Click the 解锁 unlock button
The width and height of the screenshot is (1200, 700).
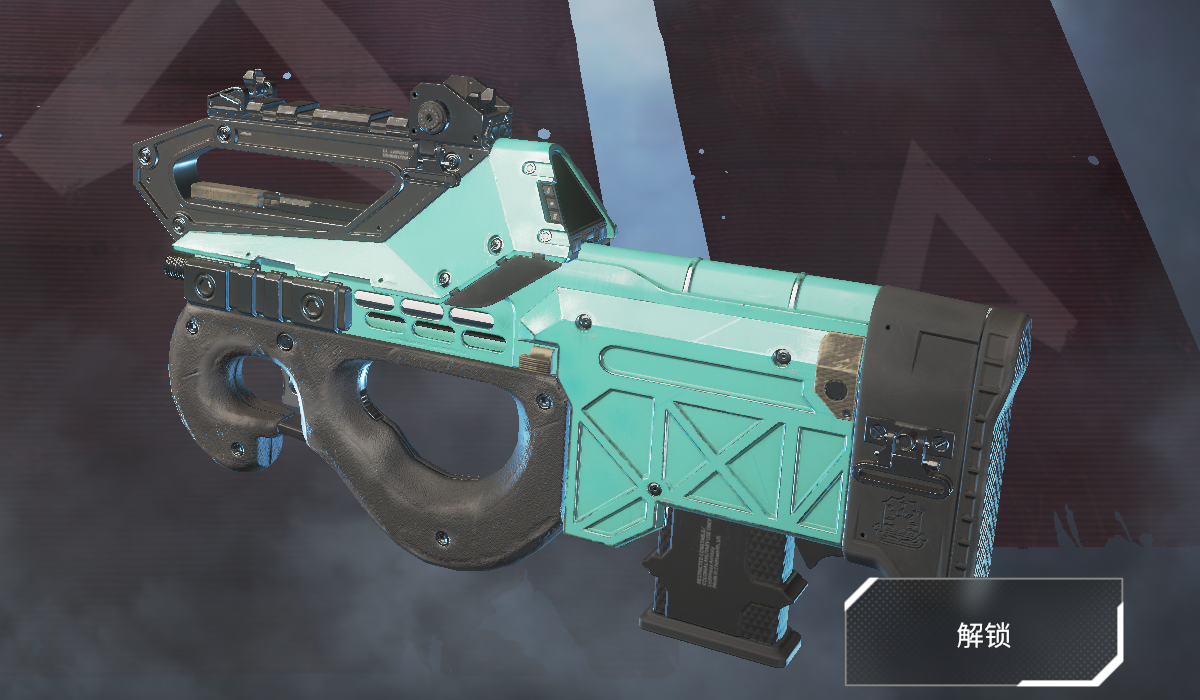point(985,633)
